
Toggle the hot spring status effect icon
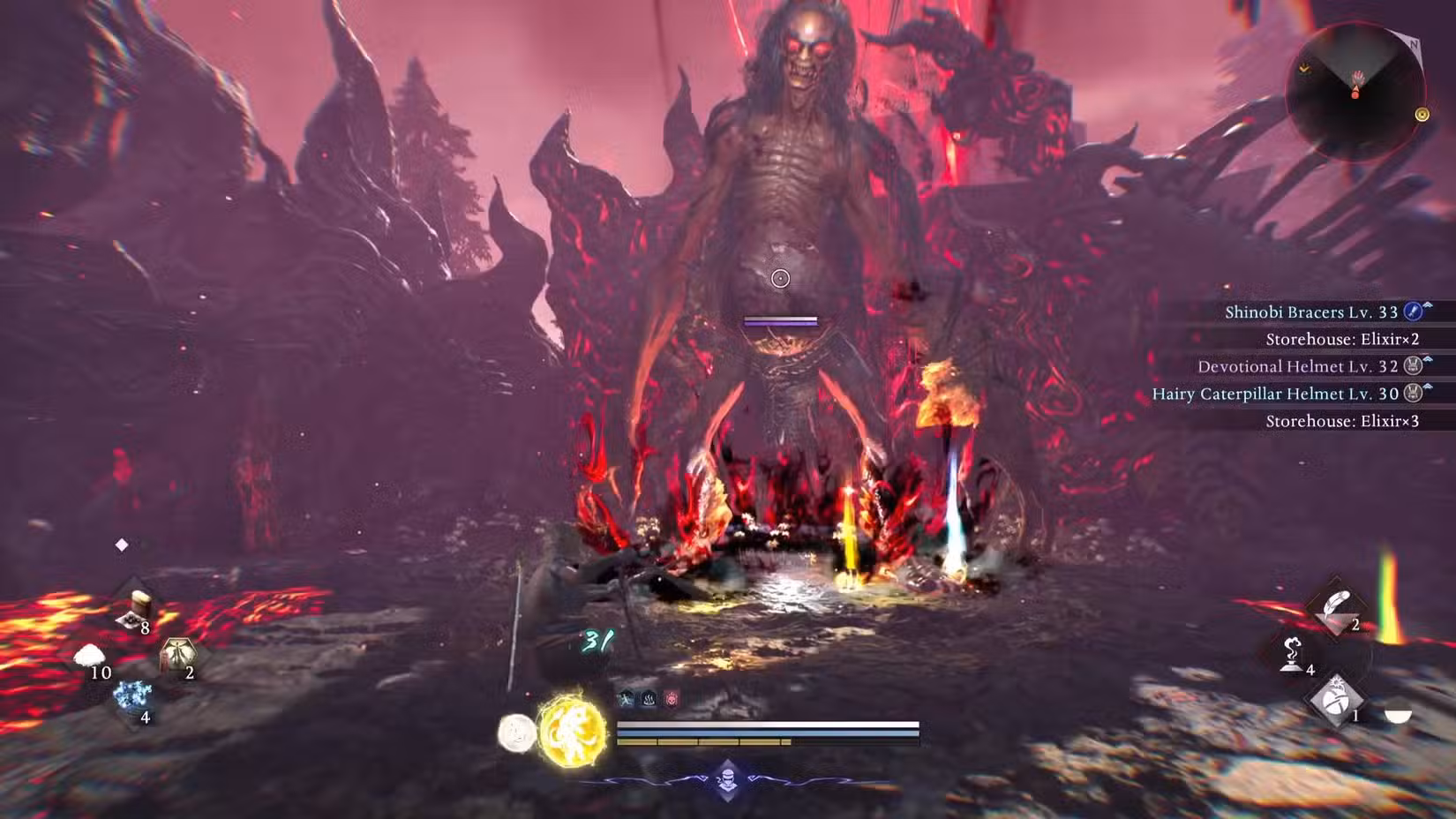[648, 696]
